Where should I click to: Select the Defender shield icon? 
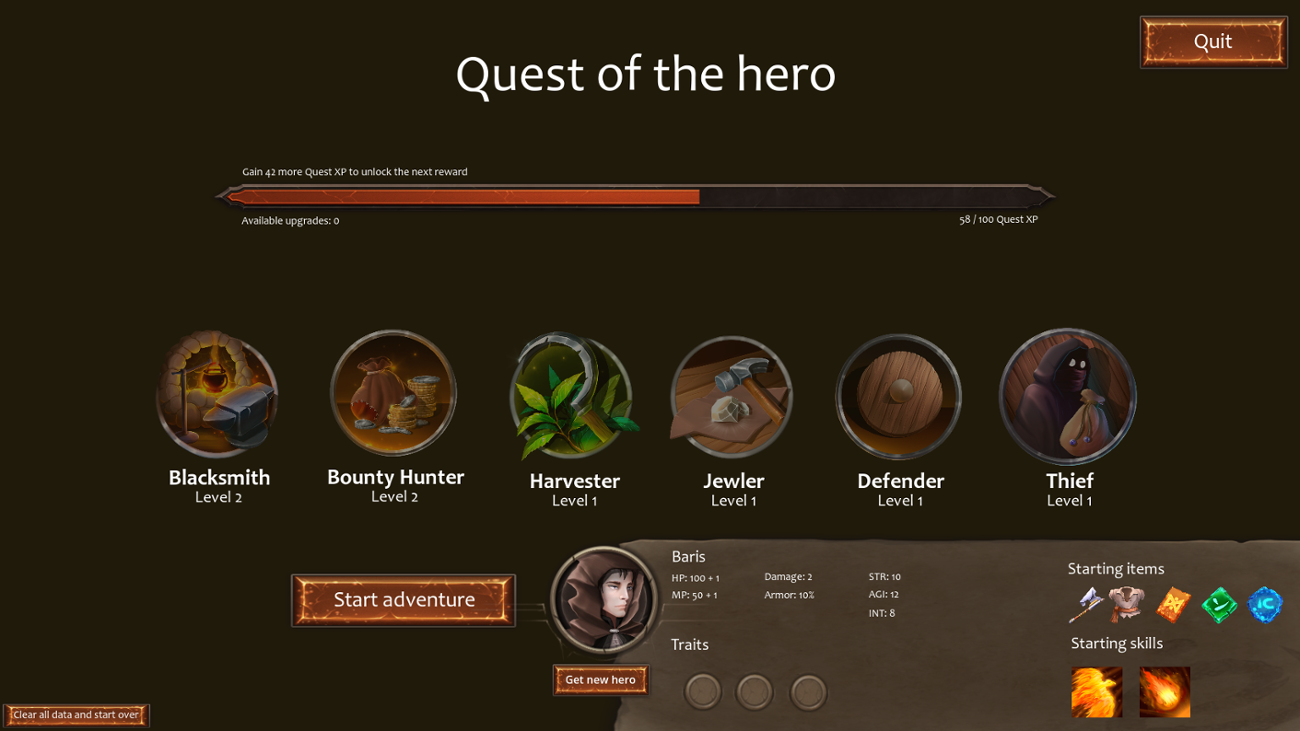point(897,394)
